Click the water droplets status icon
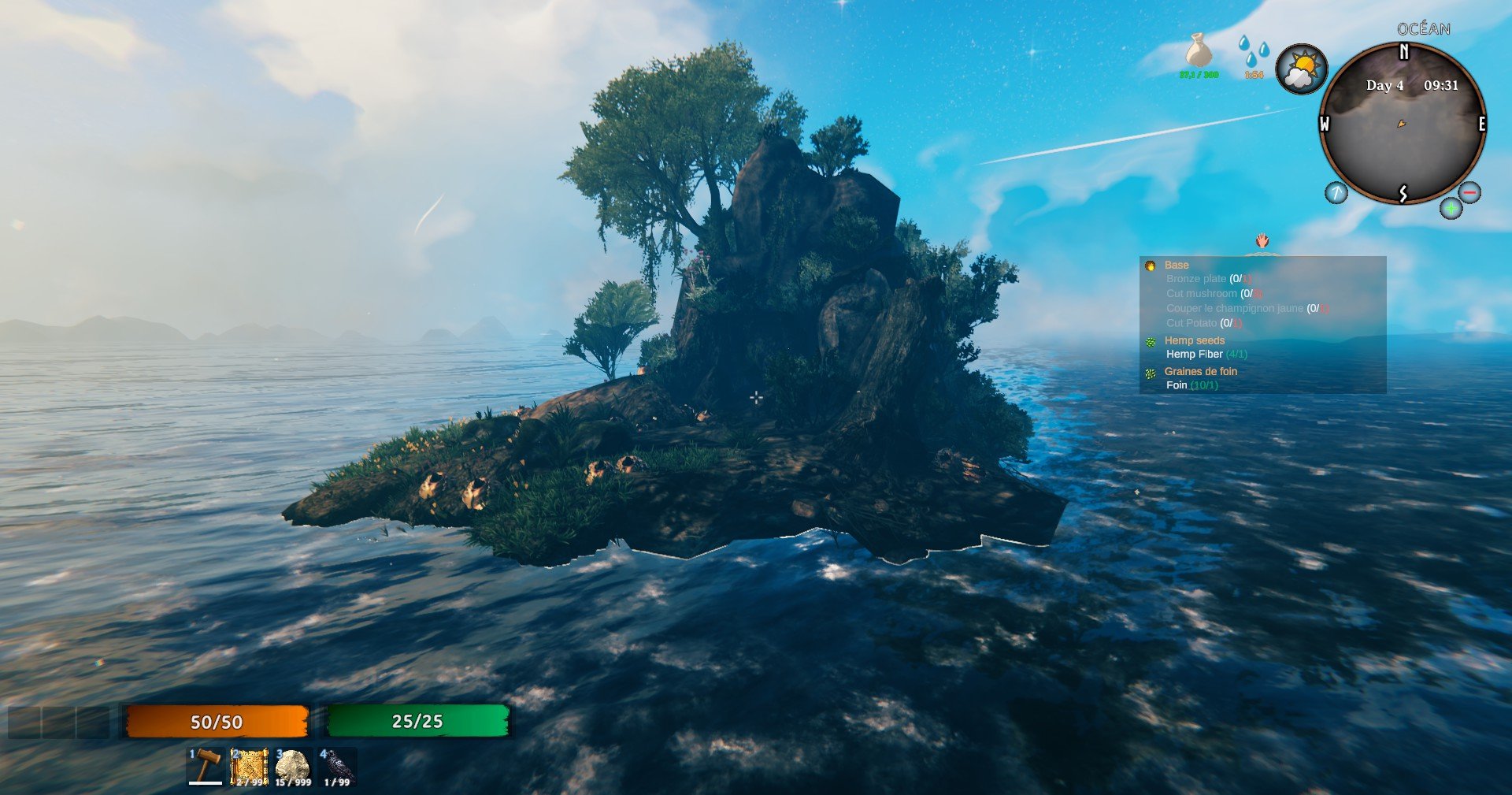 [1253, 52]
